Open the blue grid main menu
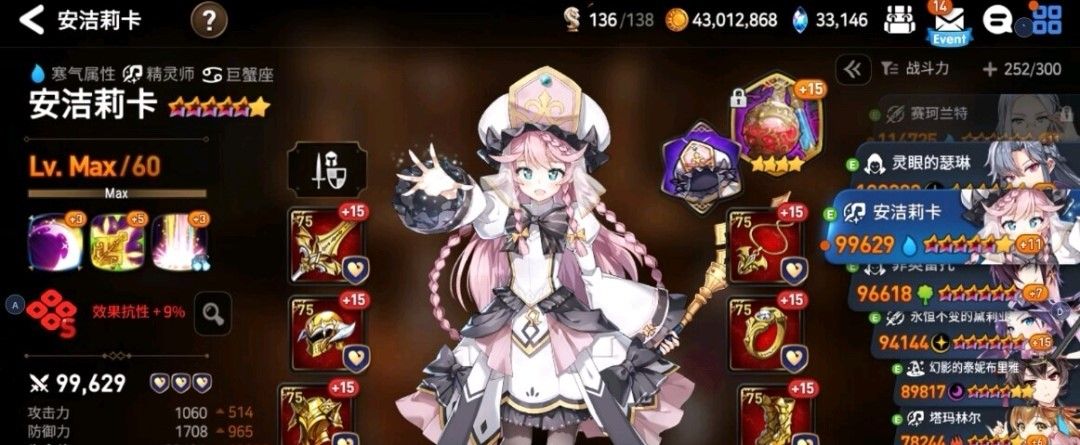 [1047, 20]
